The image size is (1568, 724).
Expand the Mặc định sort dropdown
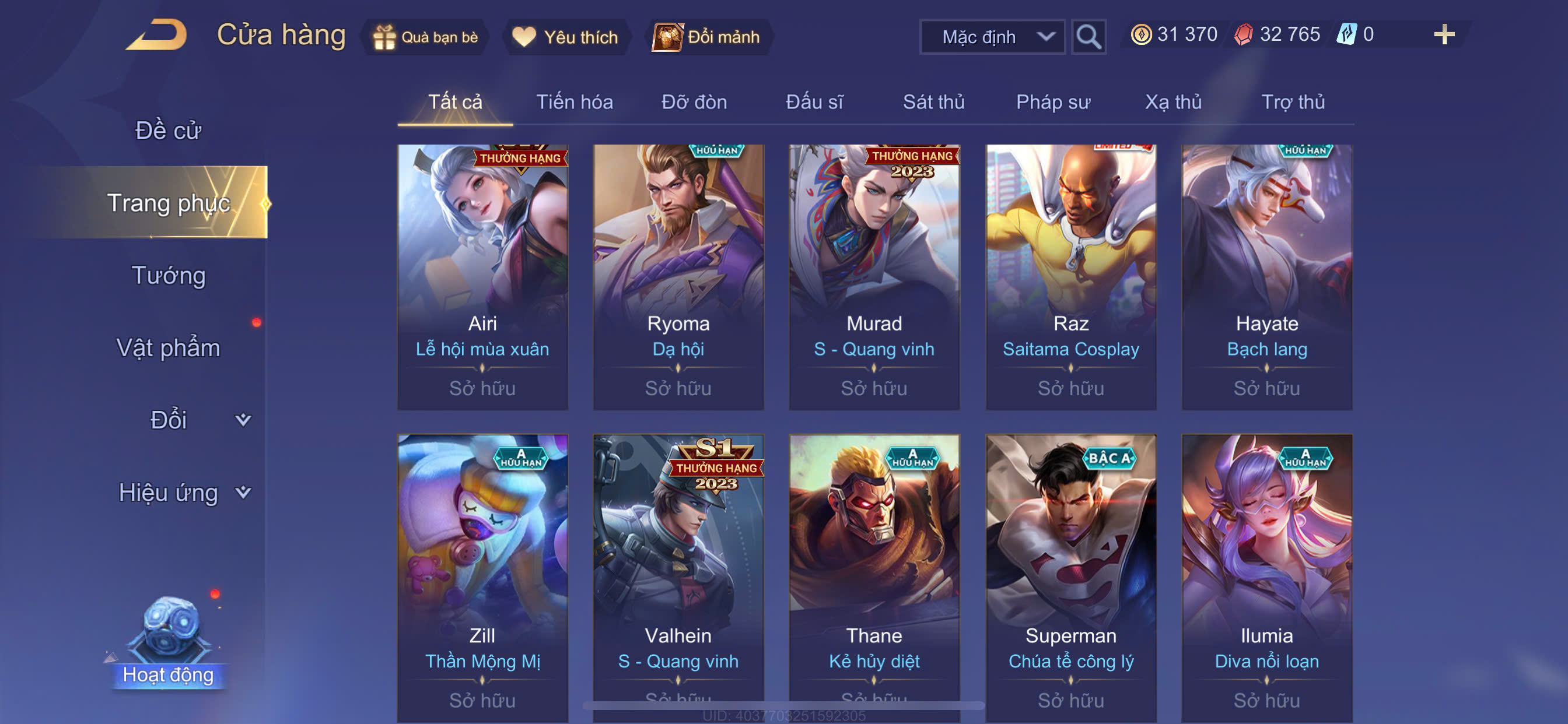pyautogui.click(x=992, y=37)
